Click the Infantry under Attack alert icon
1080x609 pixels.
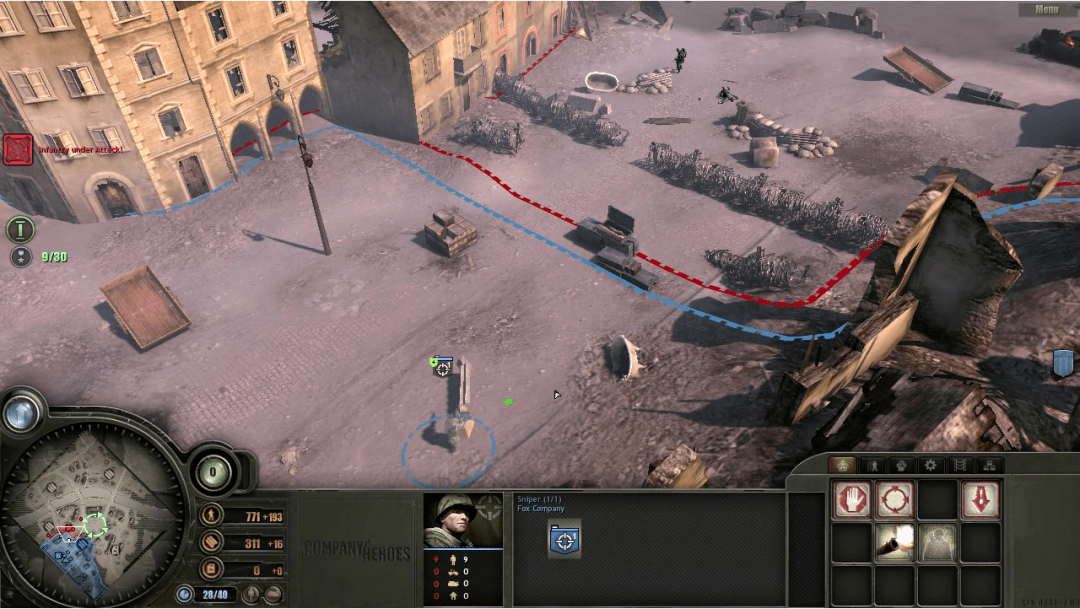click(x=18, y=150)
